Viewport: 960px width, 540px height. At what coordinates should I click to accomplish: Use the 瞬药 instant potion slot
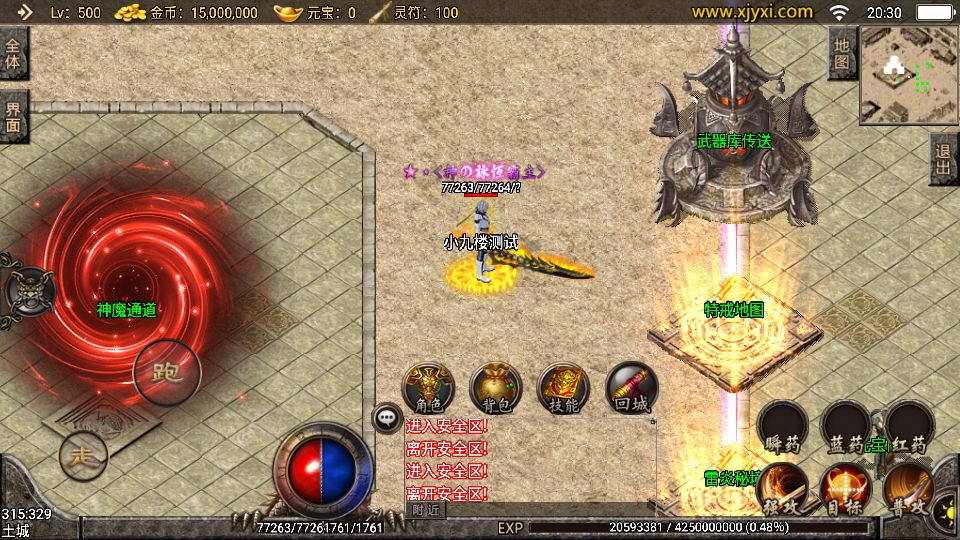click(x=781, y=427)
